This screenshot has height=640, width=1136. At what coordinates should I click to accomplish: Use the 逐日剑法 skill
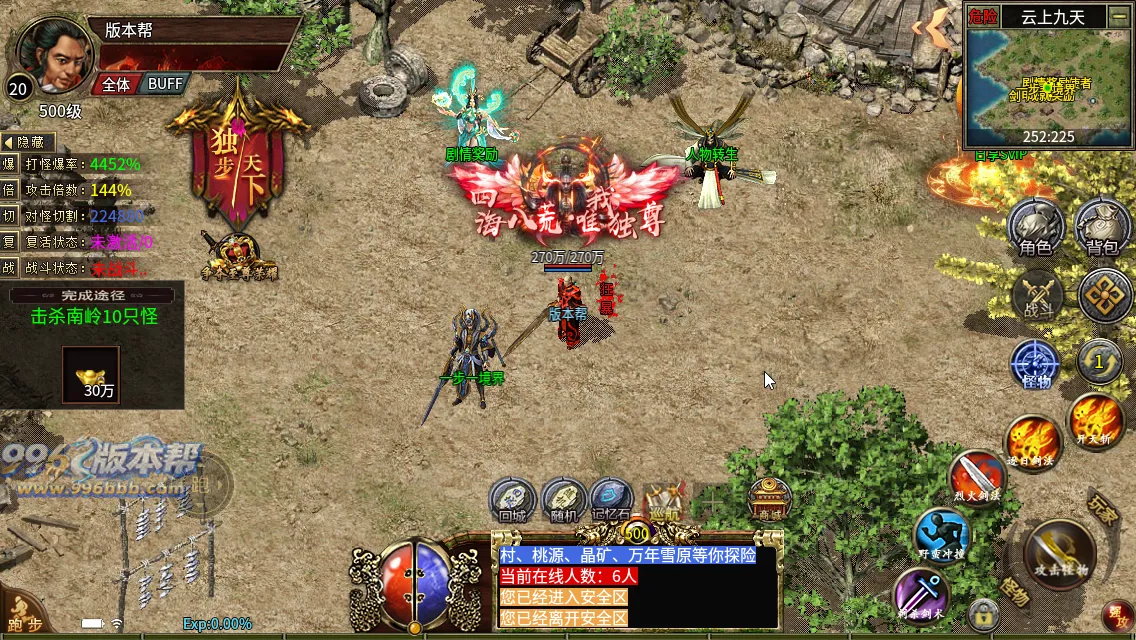pyautogui.click(x=1032, y=441)
